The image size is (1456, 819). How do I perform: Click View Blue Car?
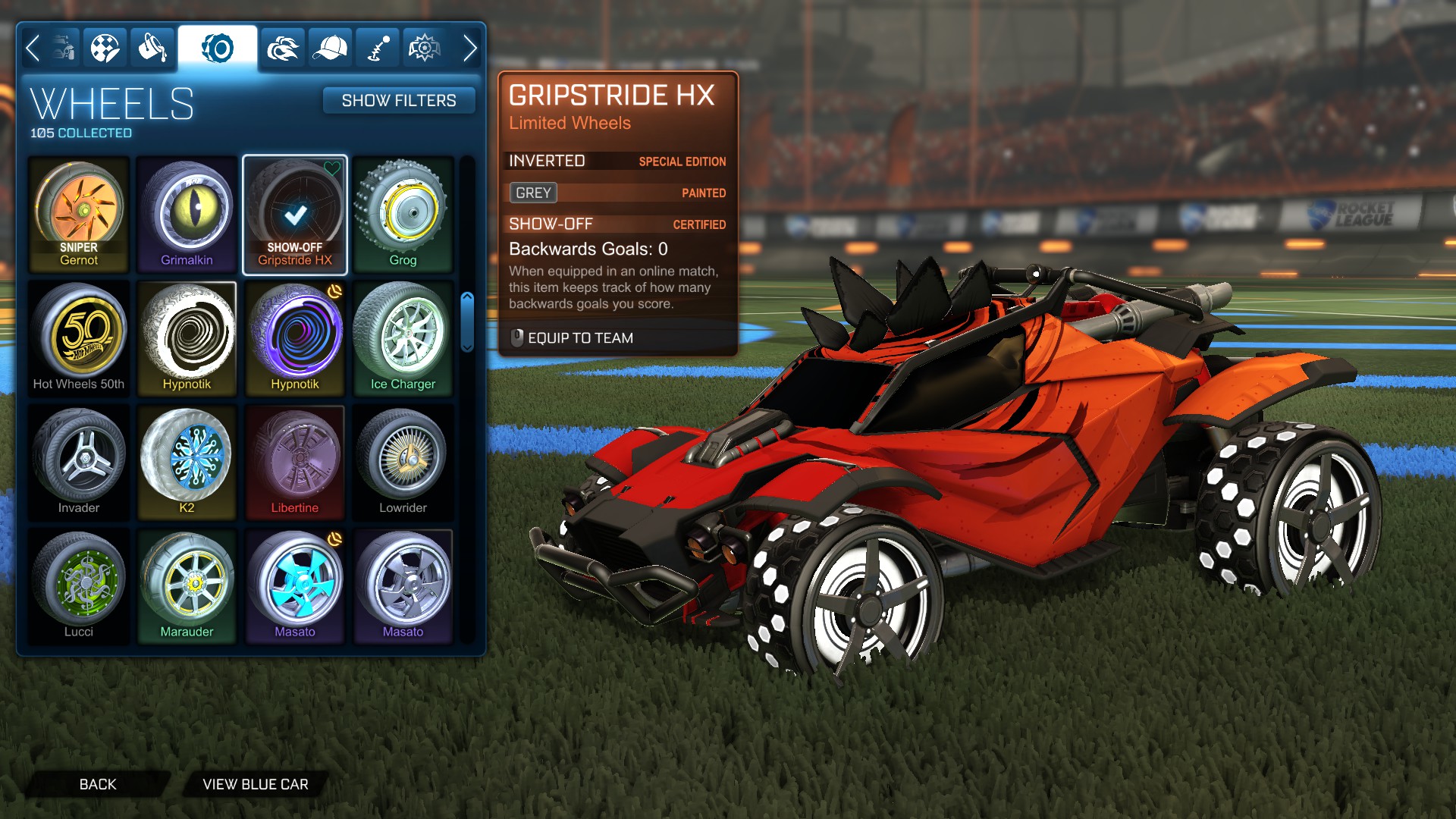(x=254, y=784)
